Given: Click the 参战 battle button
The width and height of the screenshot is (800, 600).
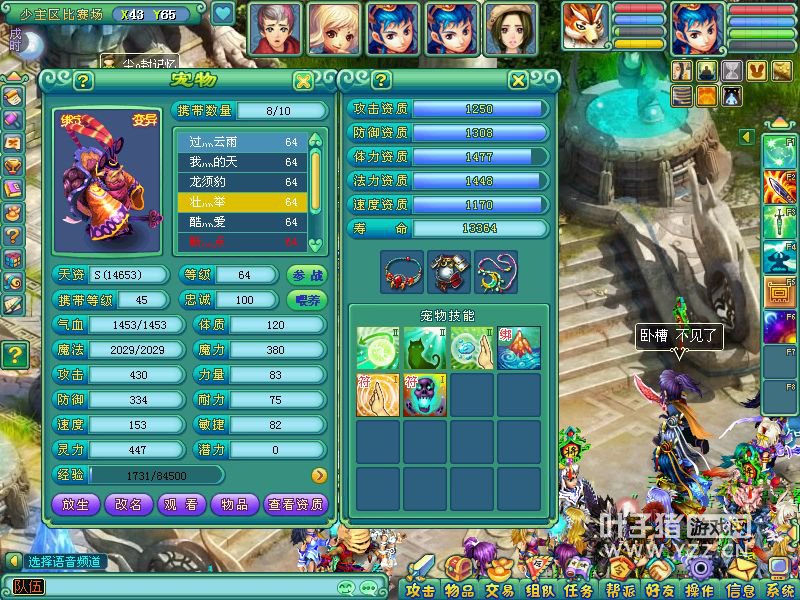Looking at the screenshot, I should point(307,275).
